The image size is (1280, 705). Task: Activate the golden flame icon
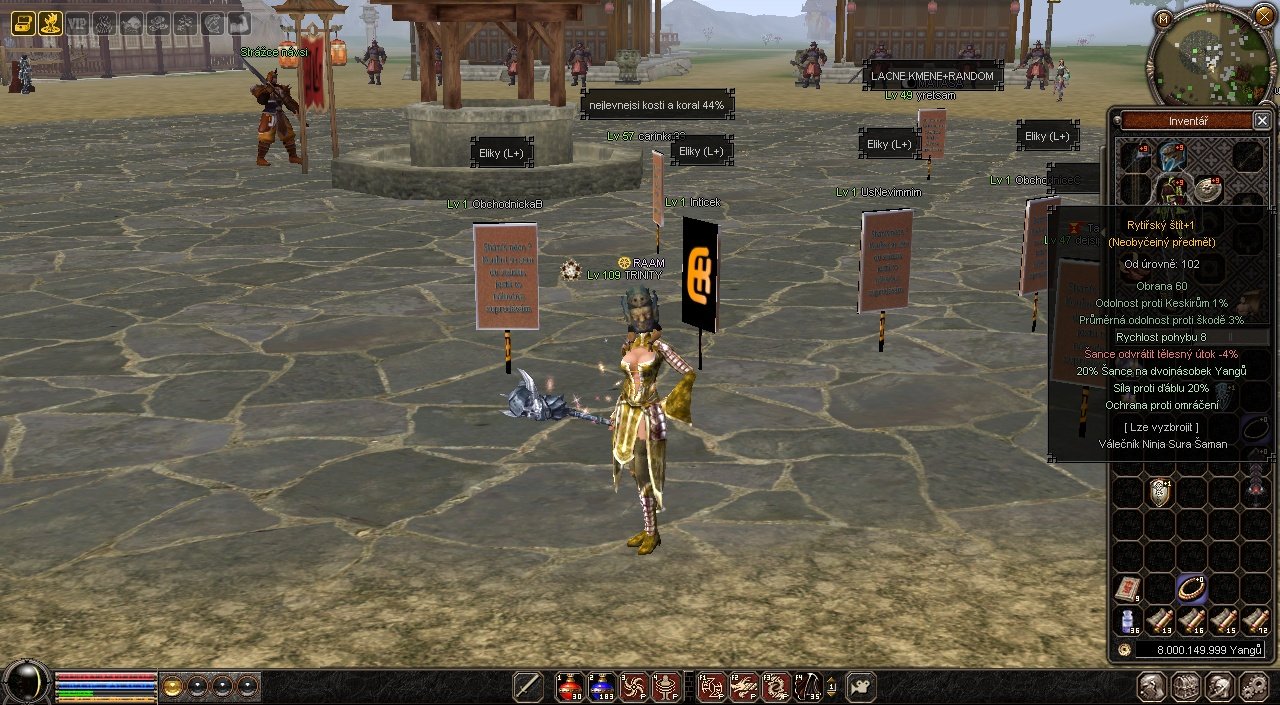[x=50, y=23]
